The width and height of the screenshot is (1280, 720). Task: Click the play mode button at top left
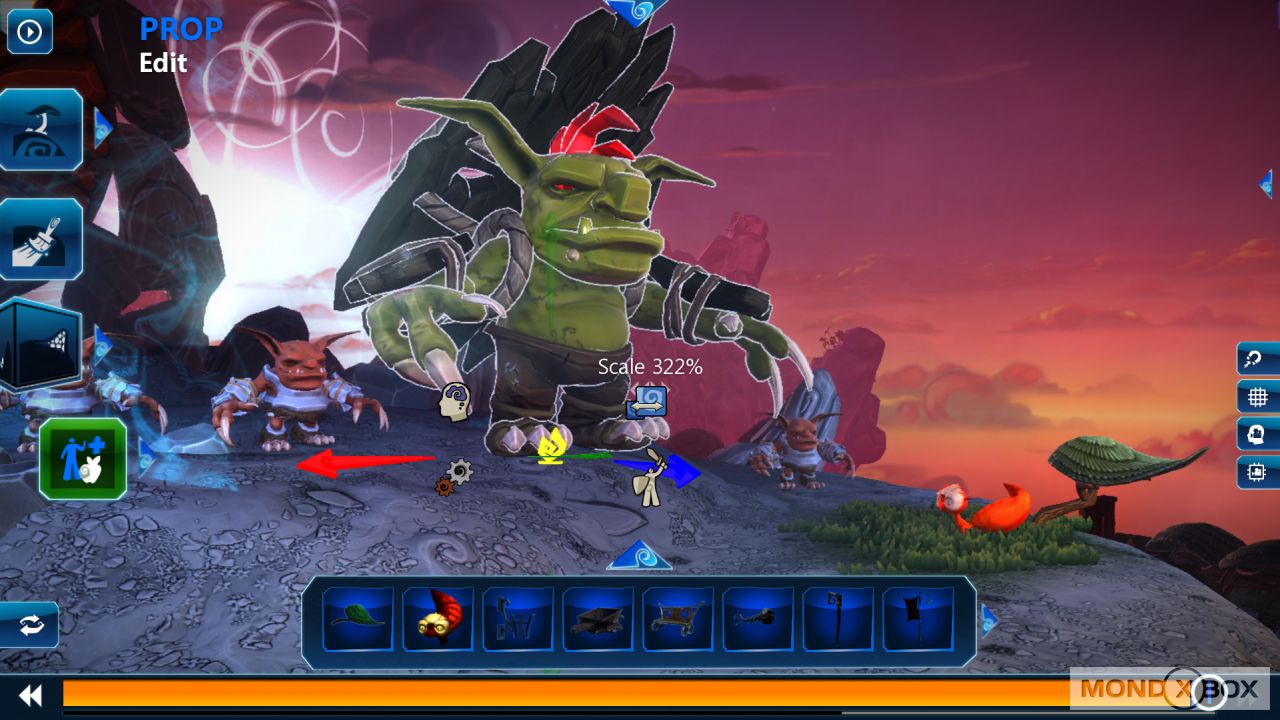tap(29, 31)
